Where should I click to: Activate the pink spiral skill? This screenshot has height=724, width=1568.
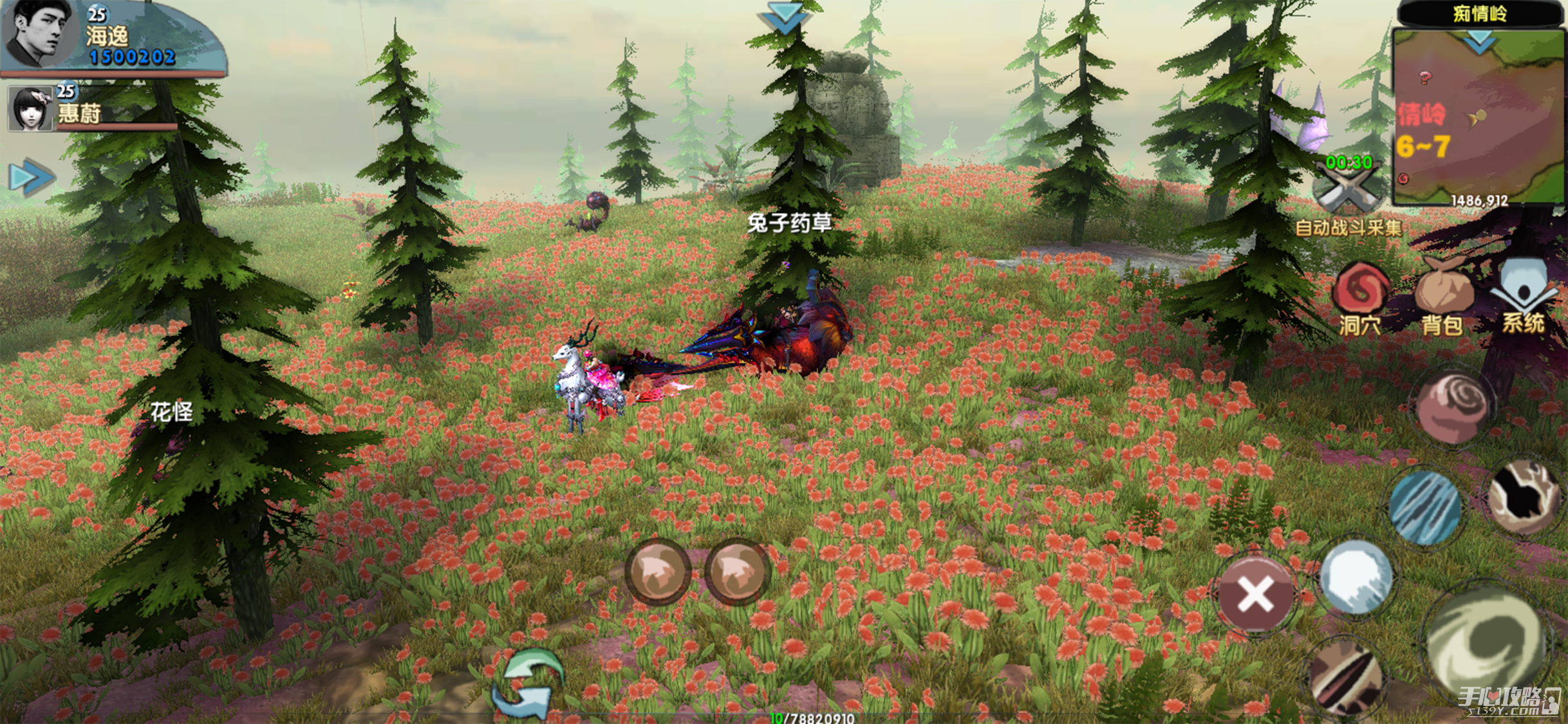pos(1455,407)
